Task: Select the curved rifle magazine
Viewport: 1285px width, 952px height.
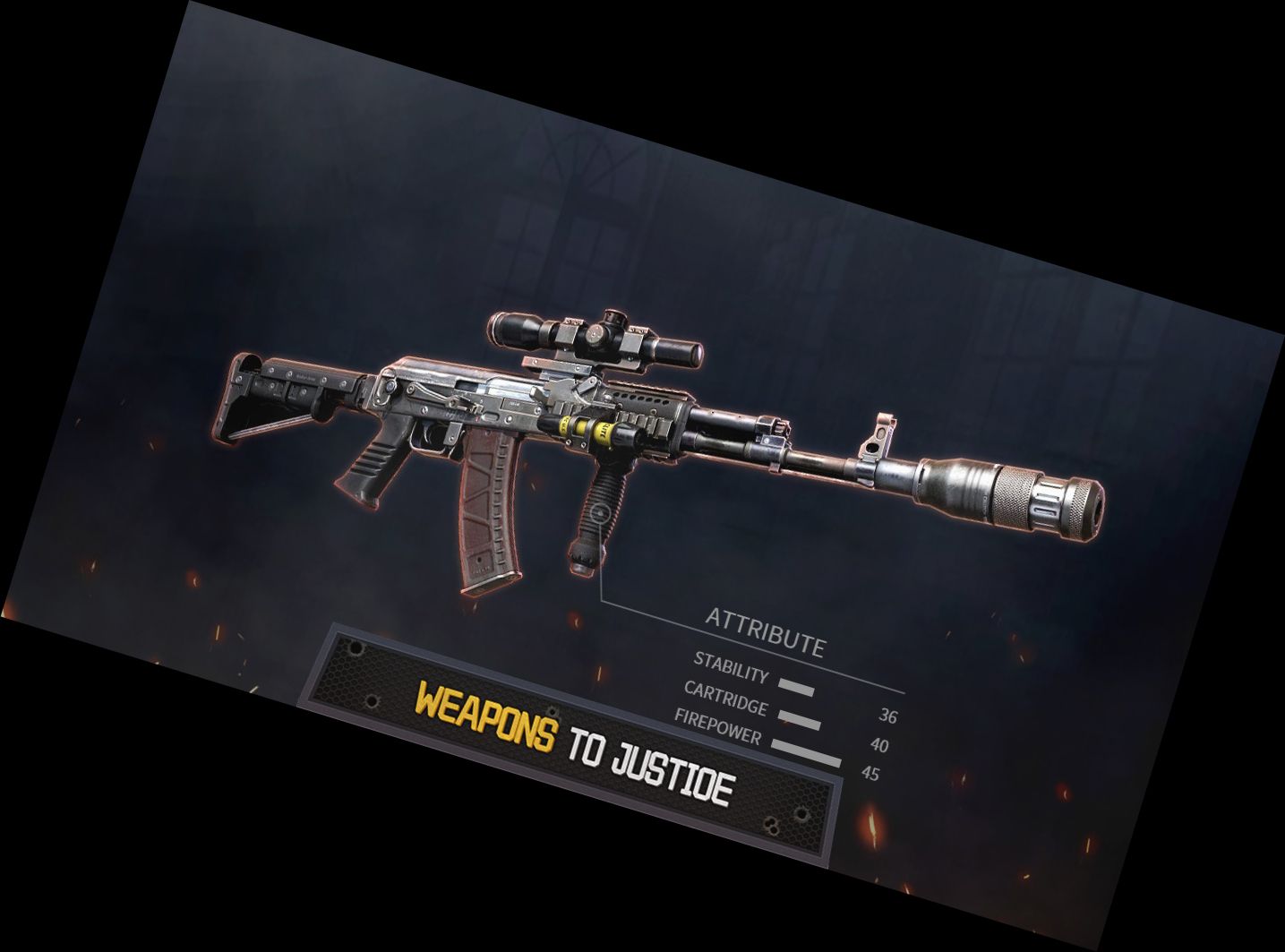Action: click(x=488, y=510)
